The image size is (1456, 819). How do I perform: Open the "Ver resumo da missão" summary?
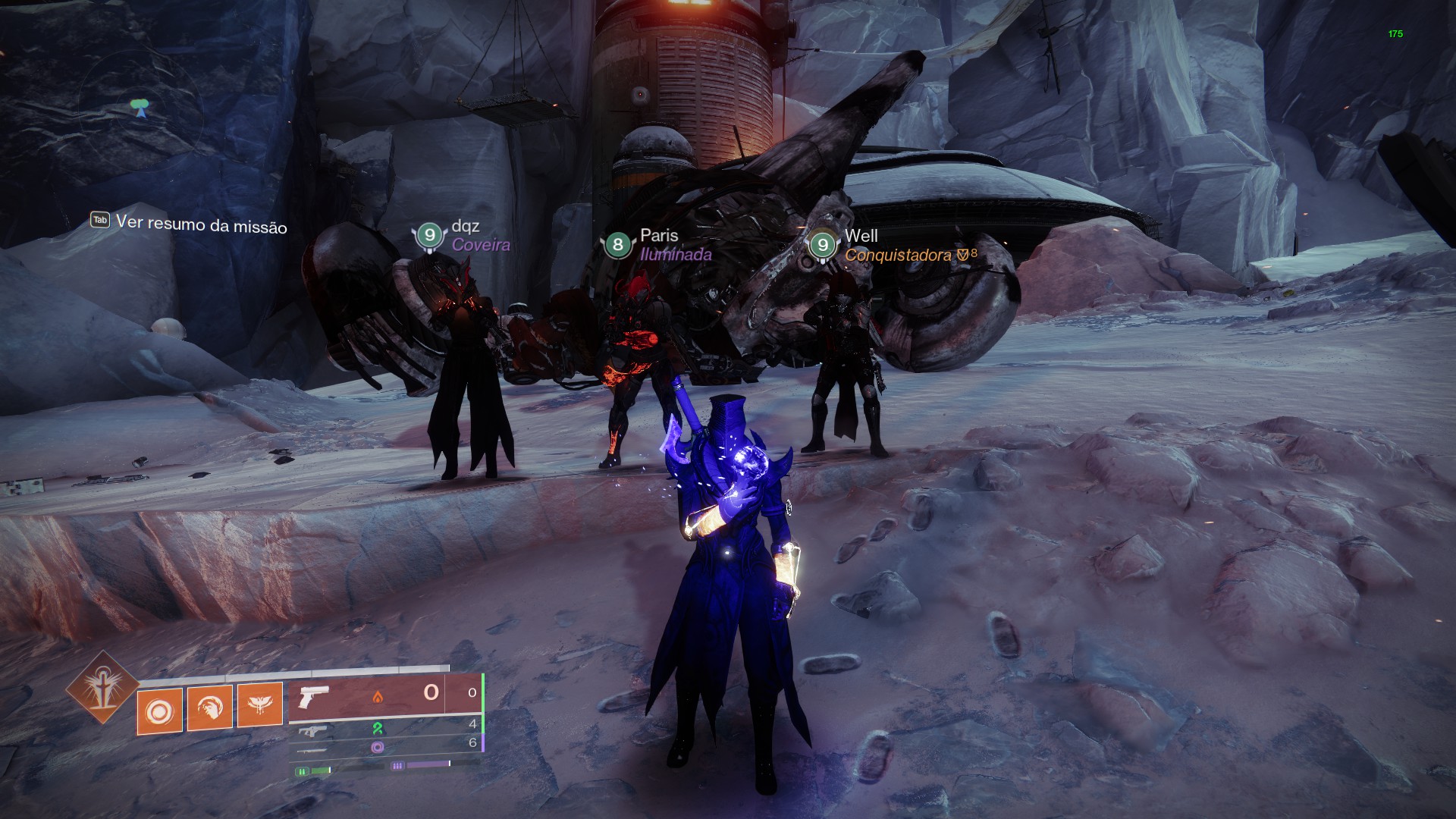pyautogui.click(x=190, y=224)
